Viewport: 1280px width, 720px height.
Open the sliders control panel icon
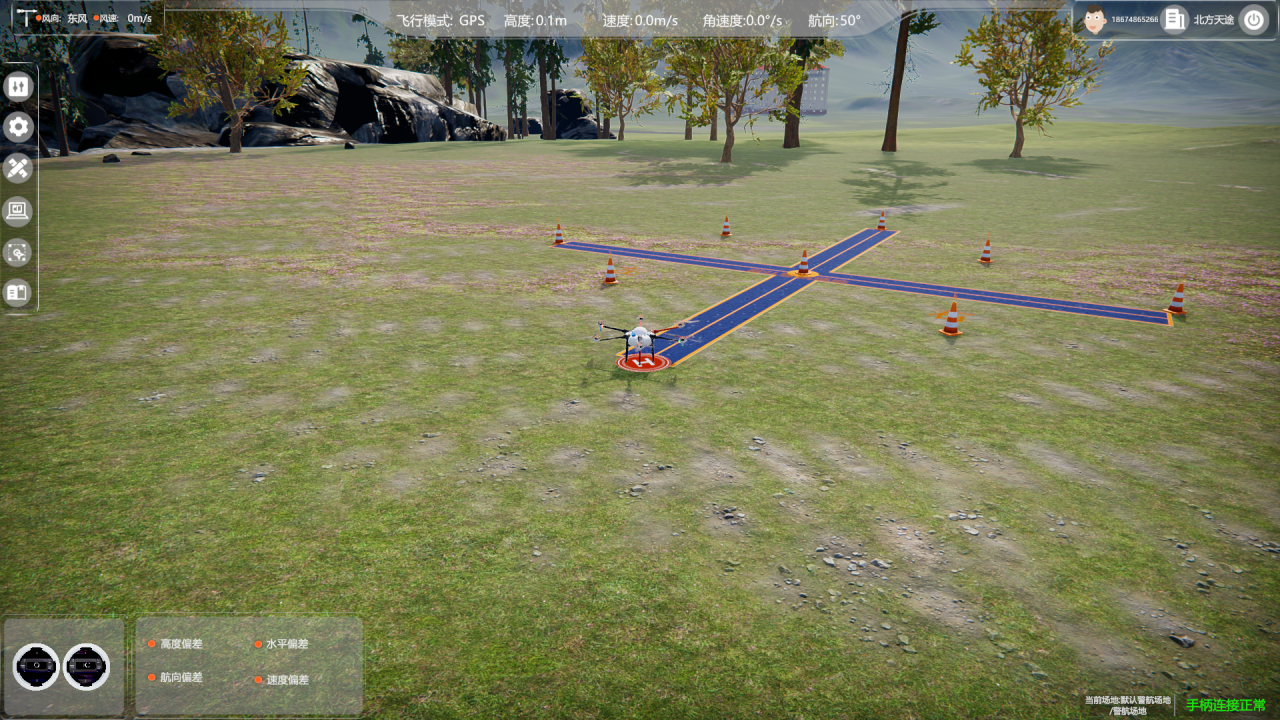(x=18, y=86)
